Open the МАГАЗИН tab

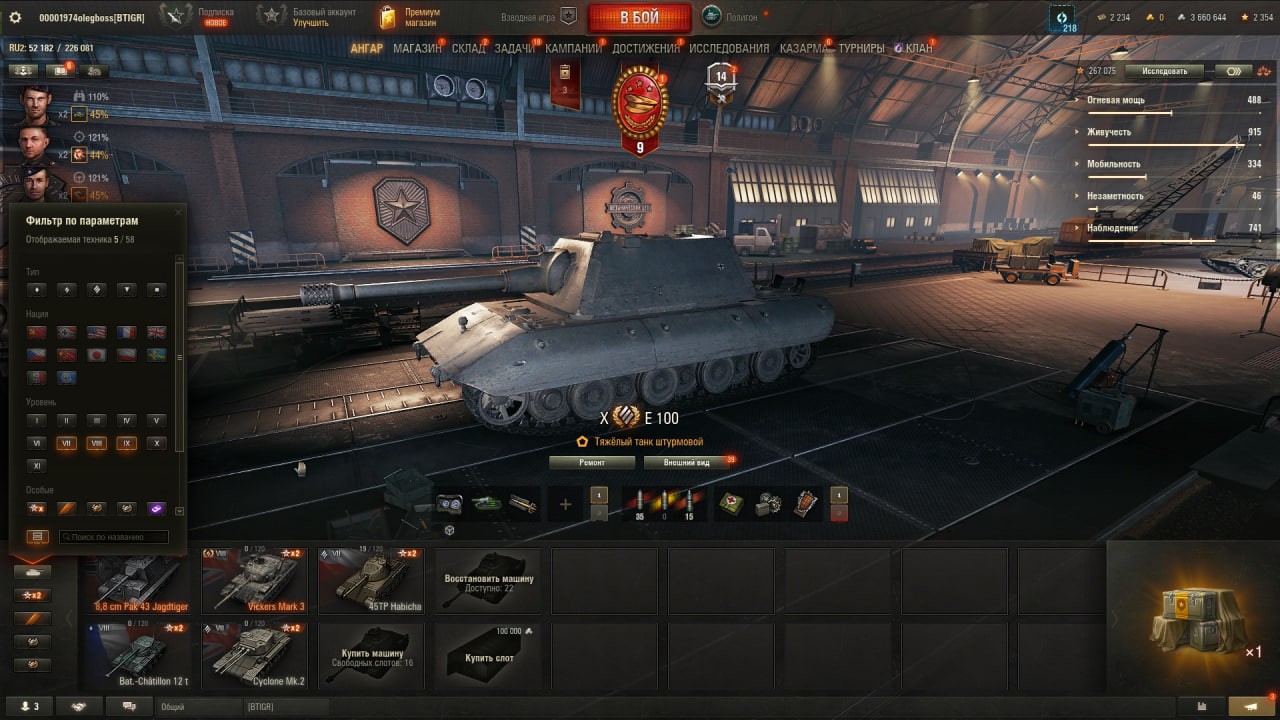click(417, 48)
